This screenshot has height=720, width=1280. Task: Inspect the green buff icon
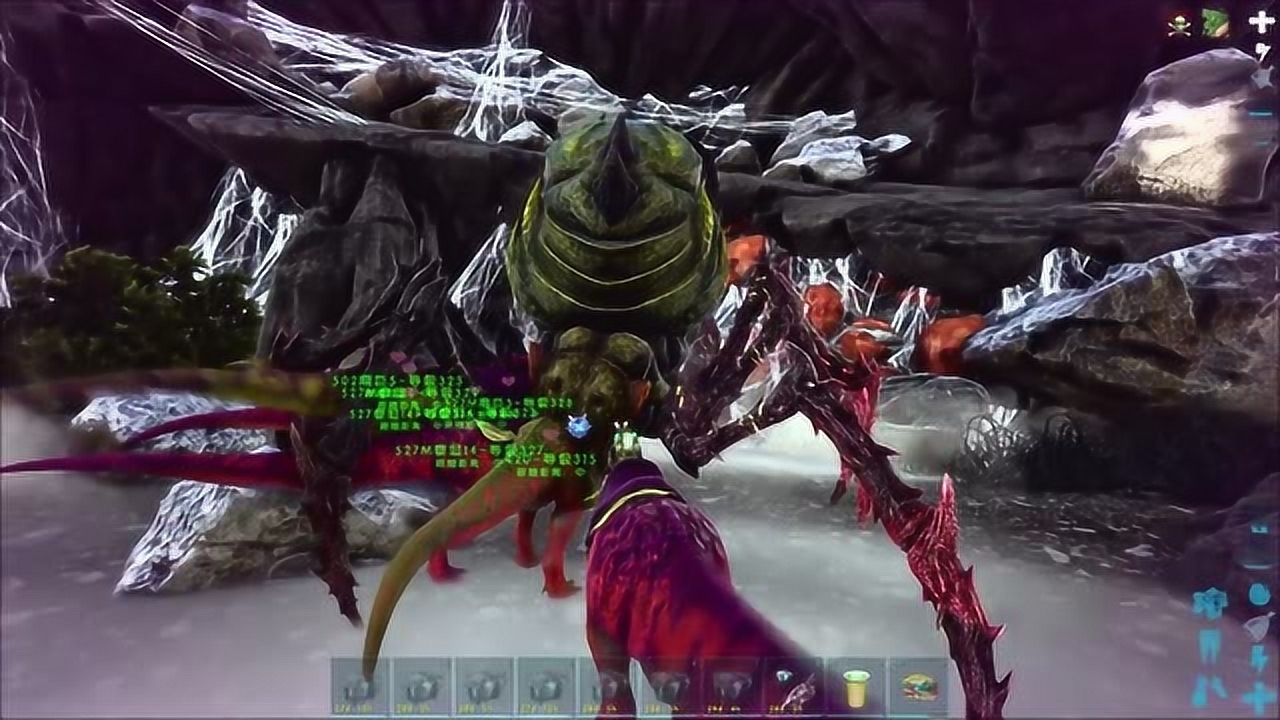coord(1215,24)
